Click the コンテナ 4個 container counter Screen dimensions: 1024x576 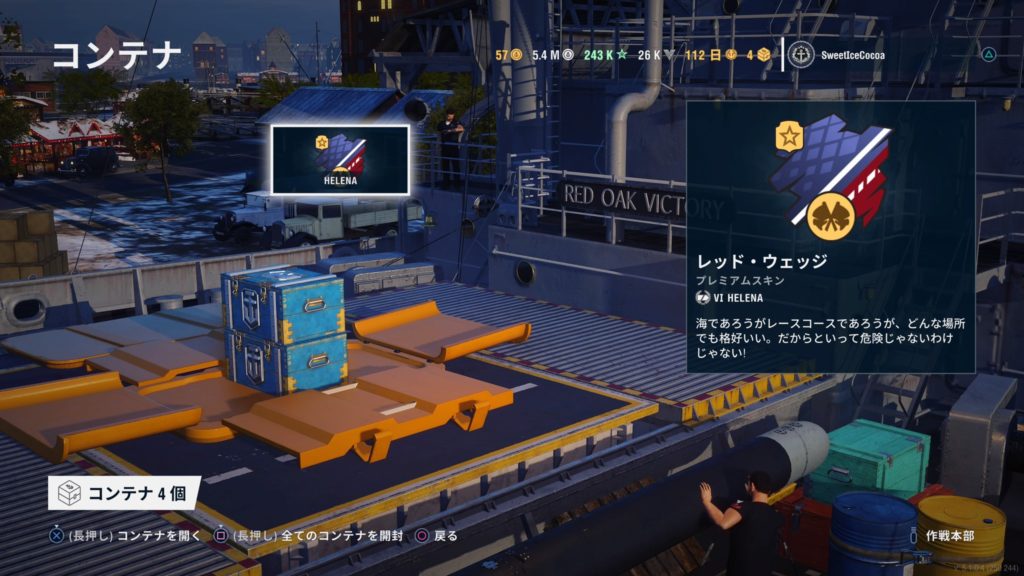124,492
